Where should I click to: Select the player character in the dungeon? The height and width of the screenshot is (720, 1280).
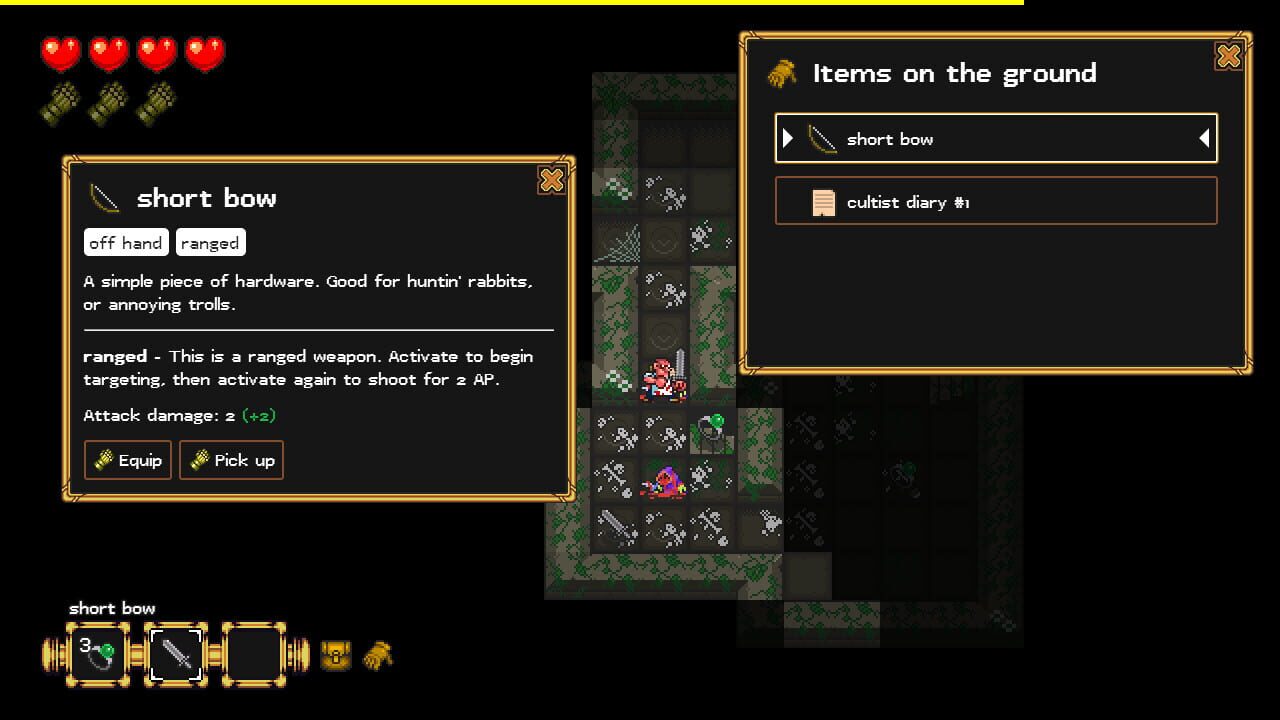[664, 378]
